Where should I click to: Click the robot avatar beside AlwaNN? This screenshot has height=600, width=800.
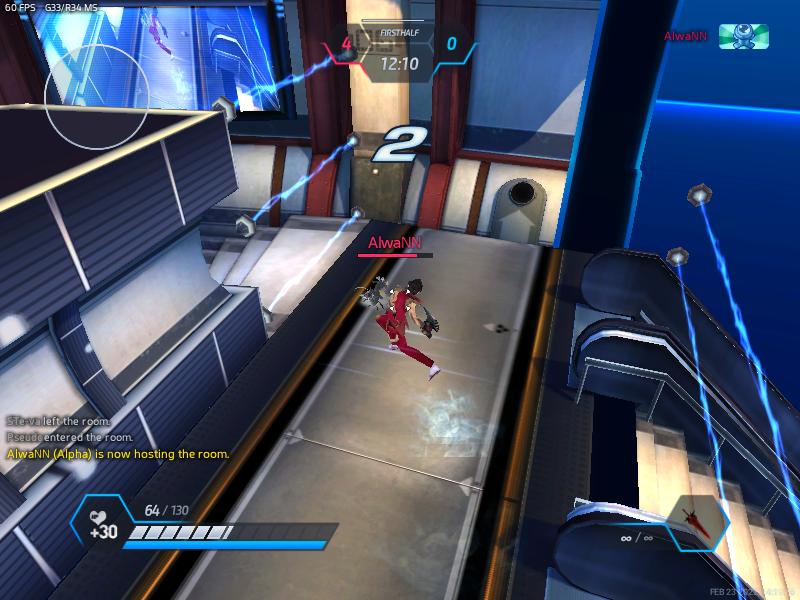coord(744,37)
